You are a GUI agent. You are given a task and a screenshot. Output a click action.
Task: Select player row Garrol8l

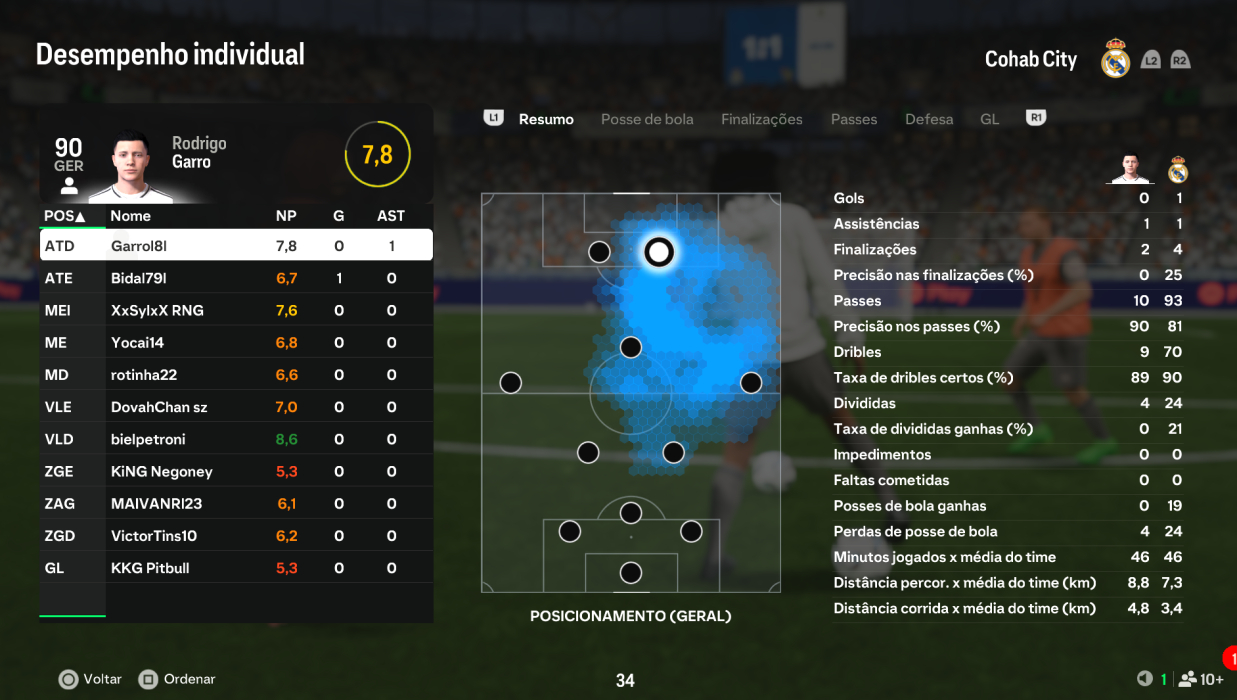pos(236,246)
